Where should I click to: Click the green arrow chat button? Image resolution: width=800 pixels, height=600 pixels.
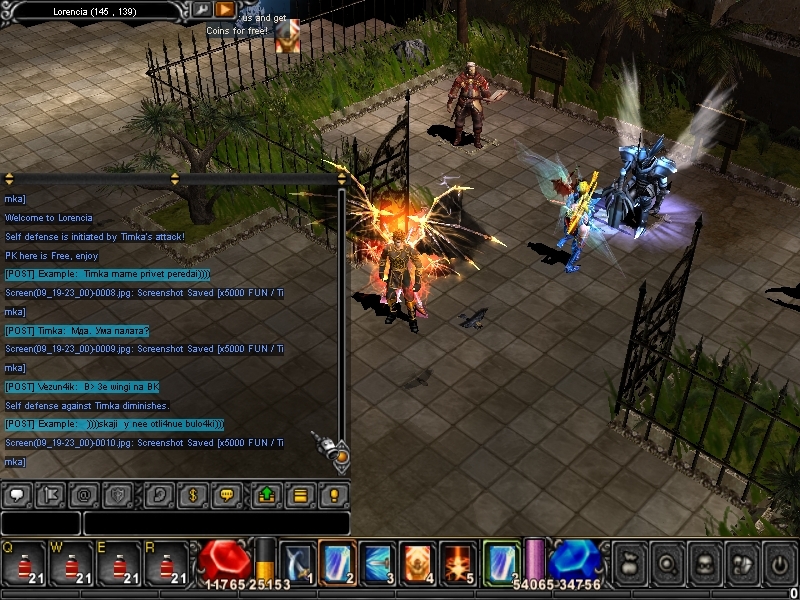[x=267, y=494]
